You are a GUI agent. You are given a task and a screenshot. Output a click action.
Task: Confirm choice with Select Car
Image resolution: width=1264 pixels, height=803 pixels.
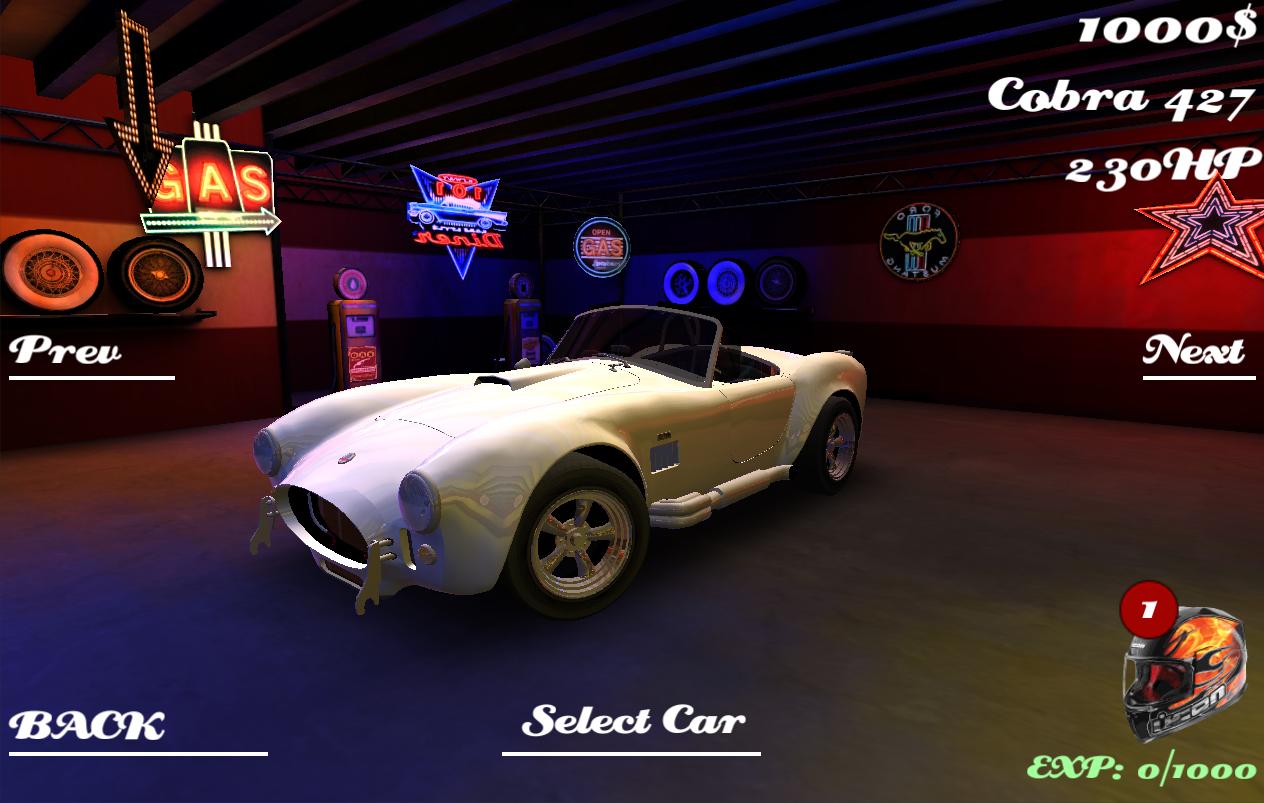[633, 722]
